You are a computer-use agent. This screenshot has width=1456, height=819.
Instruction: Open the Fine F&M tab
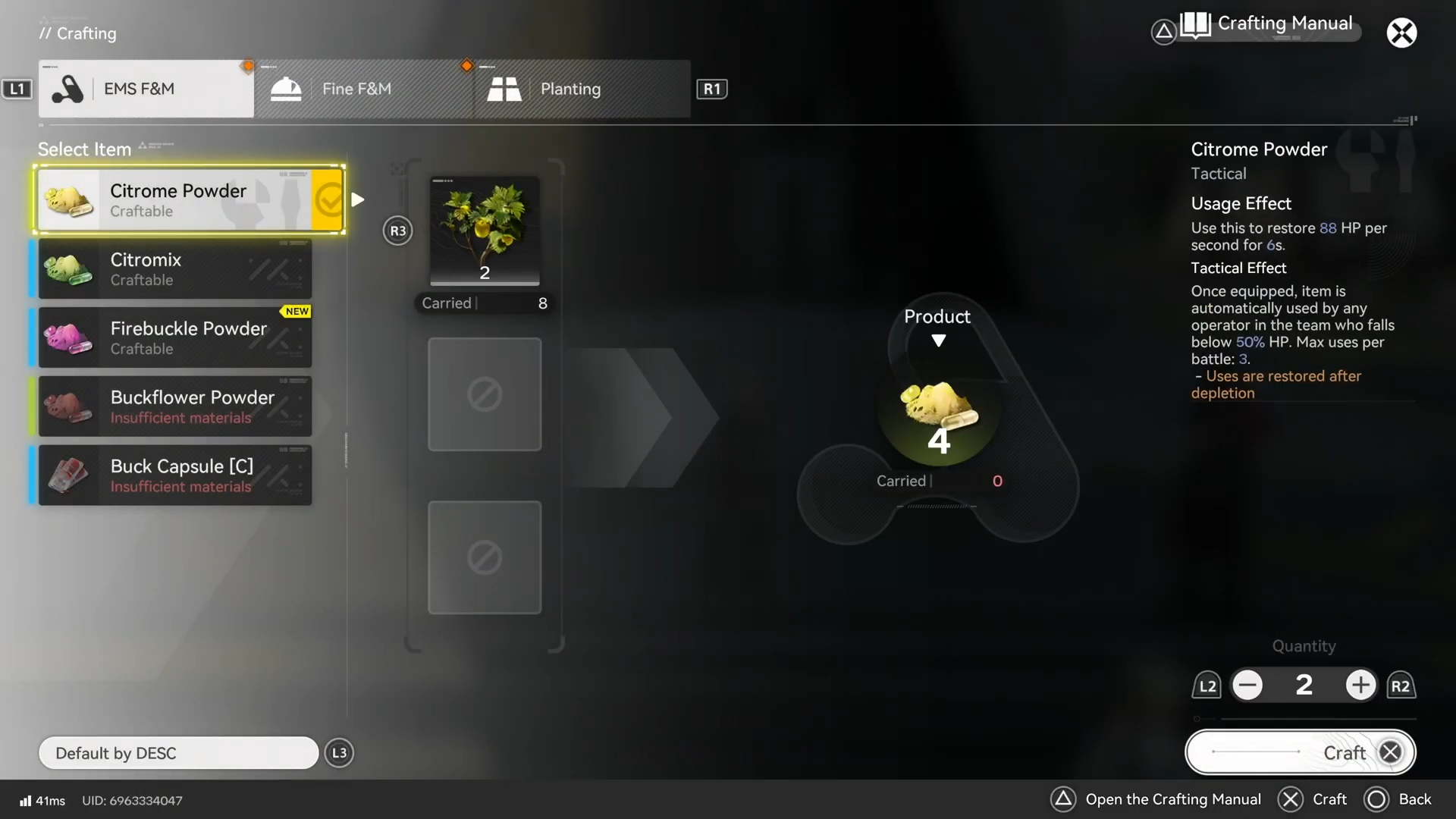click(x=364, y=89)
